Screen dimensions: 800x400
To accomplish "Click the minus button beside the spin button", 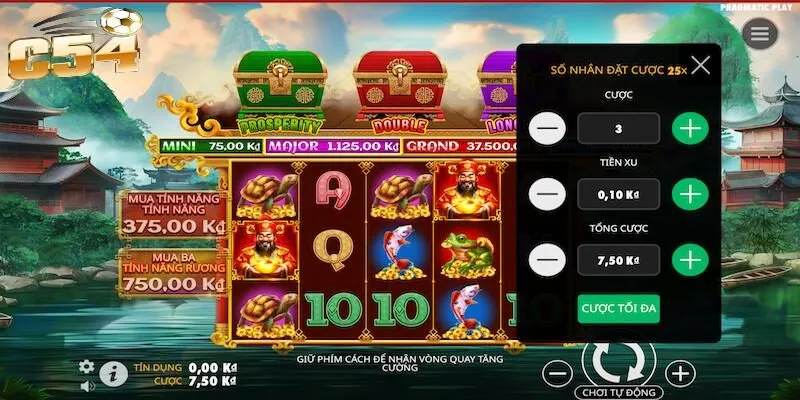I will [x=559, y=374].
